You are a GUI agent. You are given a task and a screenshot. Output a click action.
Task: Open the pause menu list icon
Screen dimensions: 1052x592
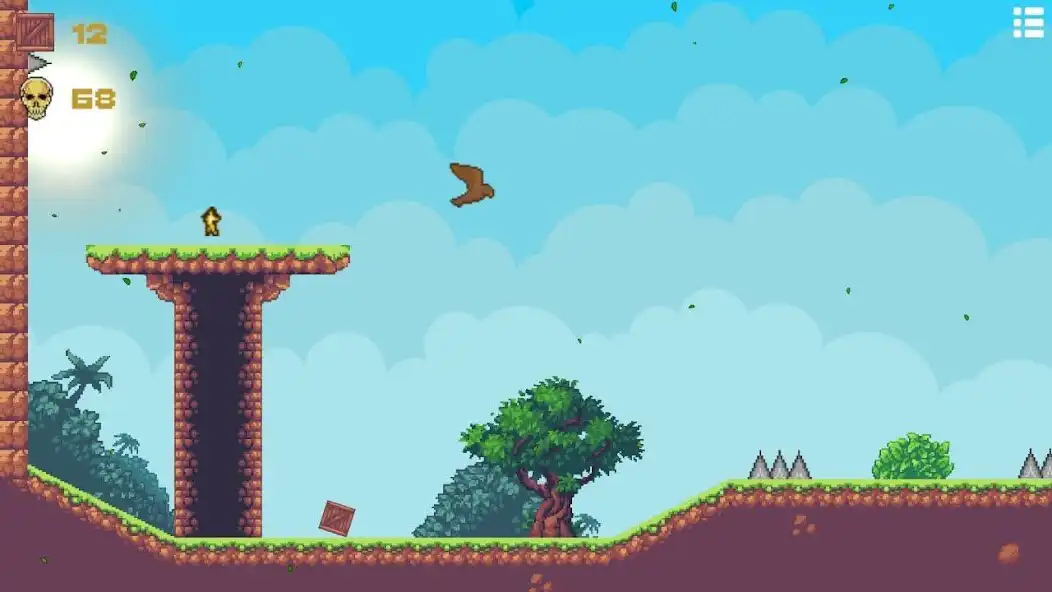pyautogui.click(x=1028, y=22)
